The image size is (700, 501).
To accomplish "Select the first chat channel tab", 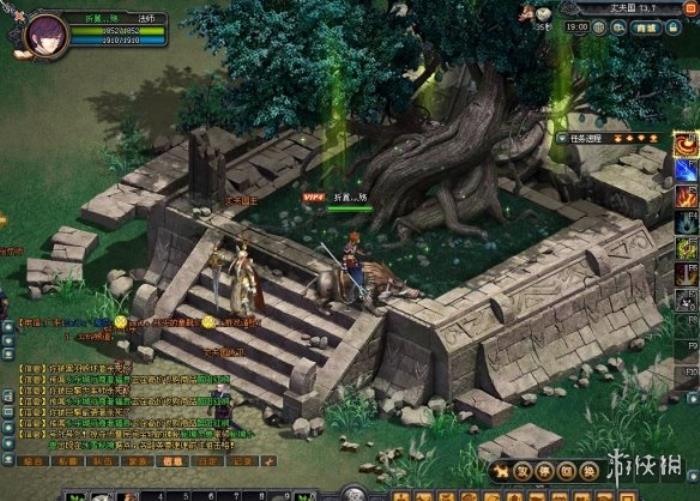I will coord(33,461).
